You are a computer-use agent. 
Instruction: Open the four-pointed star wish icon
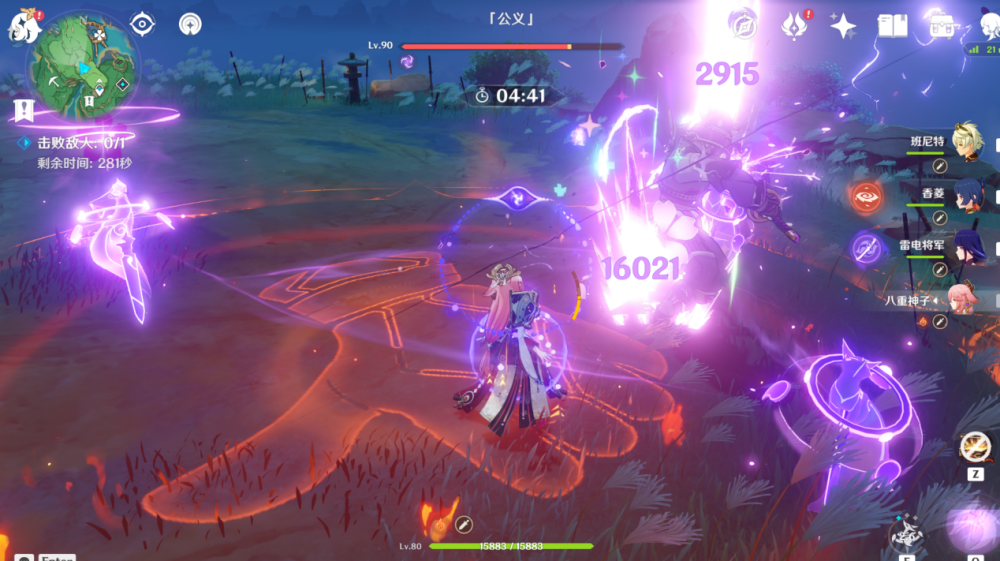(x=843, y=26)
